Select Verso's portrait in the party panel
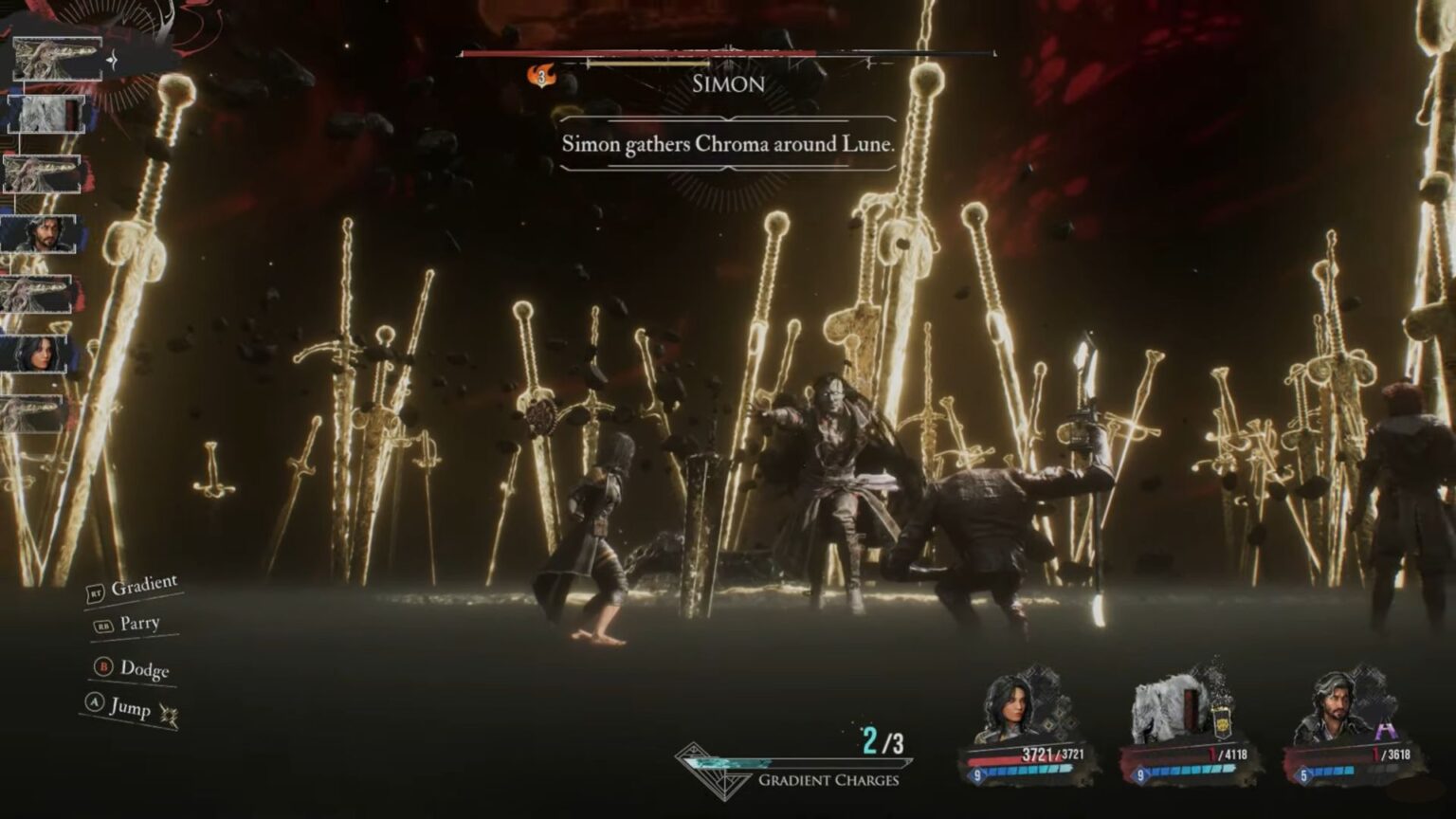The height and width of the screenshot is (819, 1456). pyautogui.click(x=1338, y=709)
